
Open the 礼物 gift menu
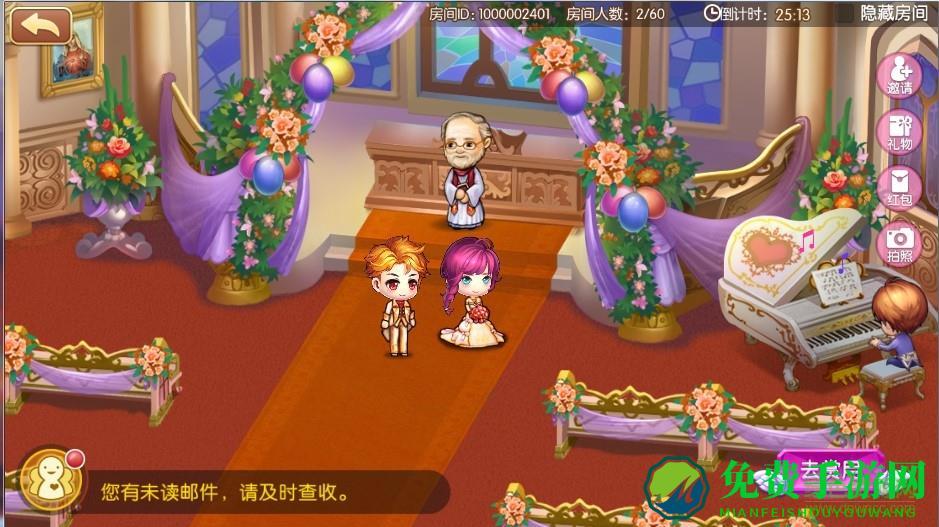click(898, 132)
